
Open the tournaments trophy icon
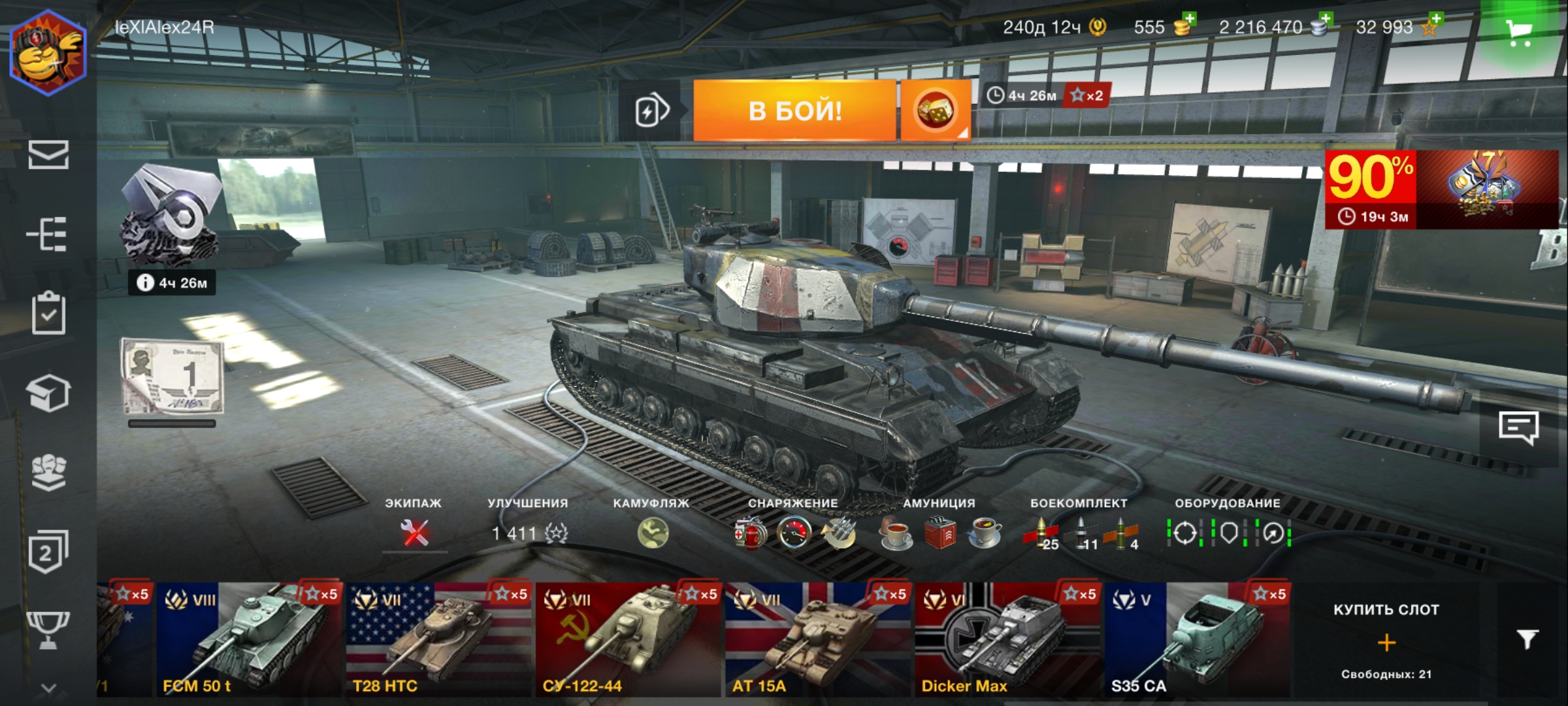48,629
